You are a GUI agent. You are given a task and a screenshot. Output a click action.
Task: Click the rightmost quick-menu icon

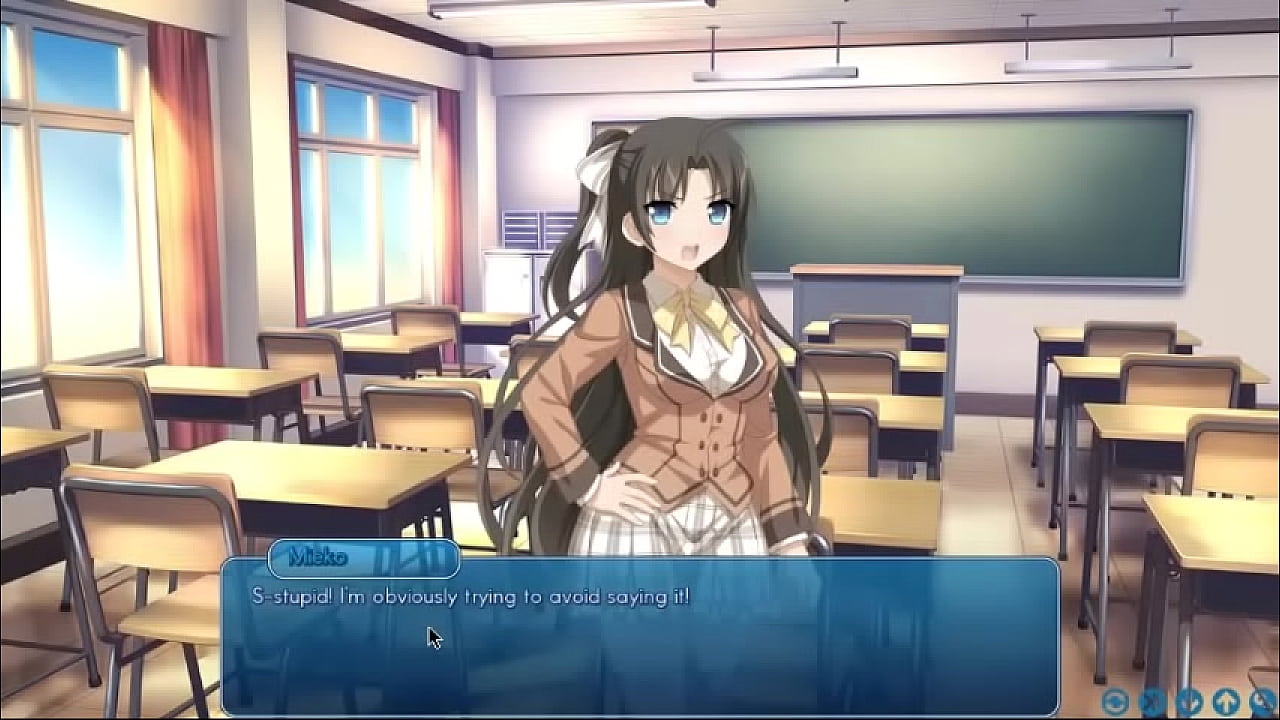coord(1262,701)
